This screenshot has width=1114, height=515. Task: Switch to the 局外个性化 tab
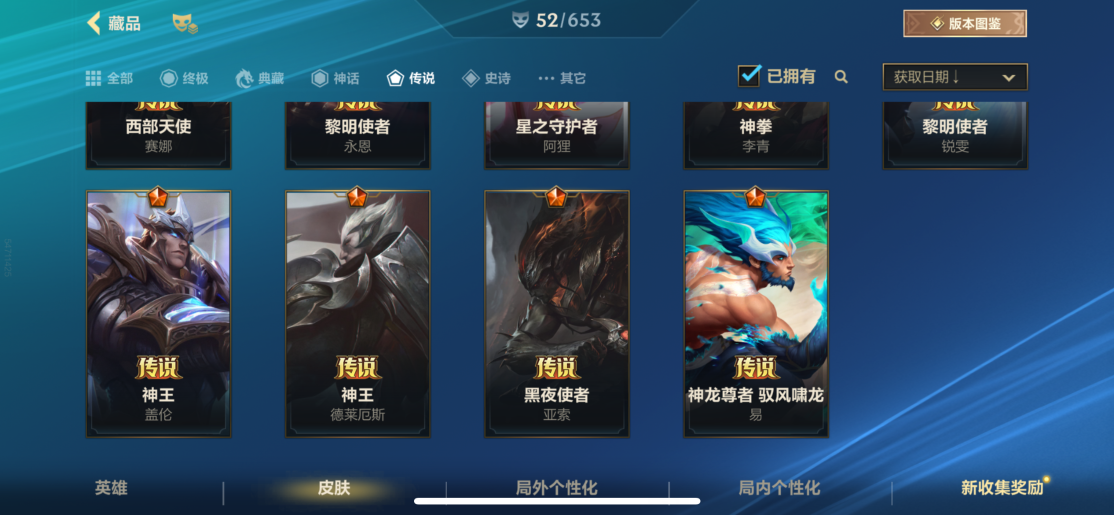point(556,488)
